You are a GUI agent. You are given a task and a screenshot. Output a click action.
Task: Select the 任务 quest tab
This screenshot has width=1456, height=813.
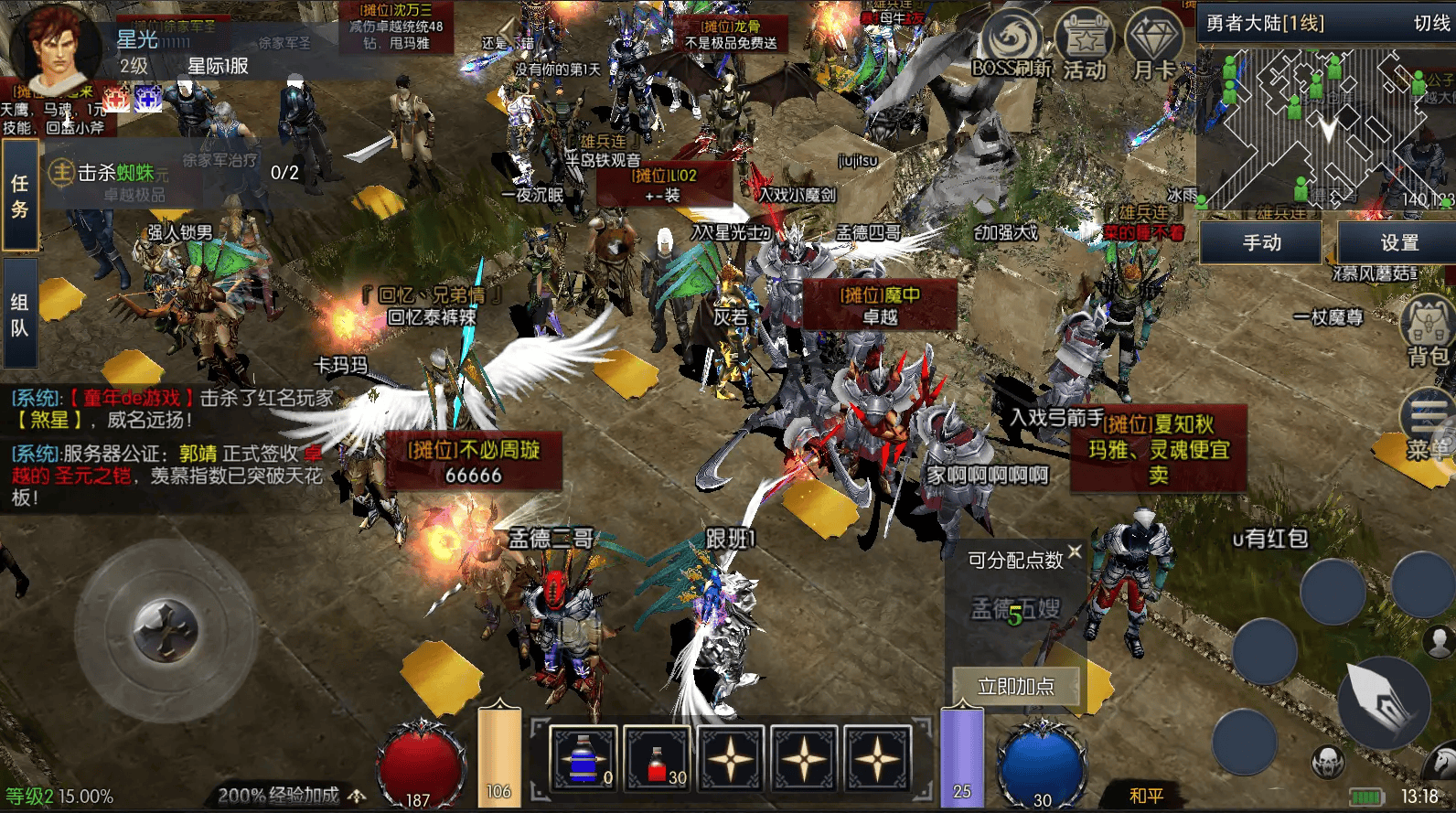click(x=20, y=196)
